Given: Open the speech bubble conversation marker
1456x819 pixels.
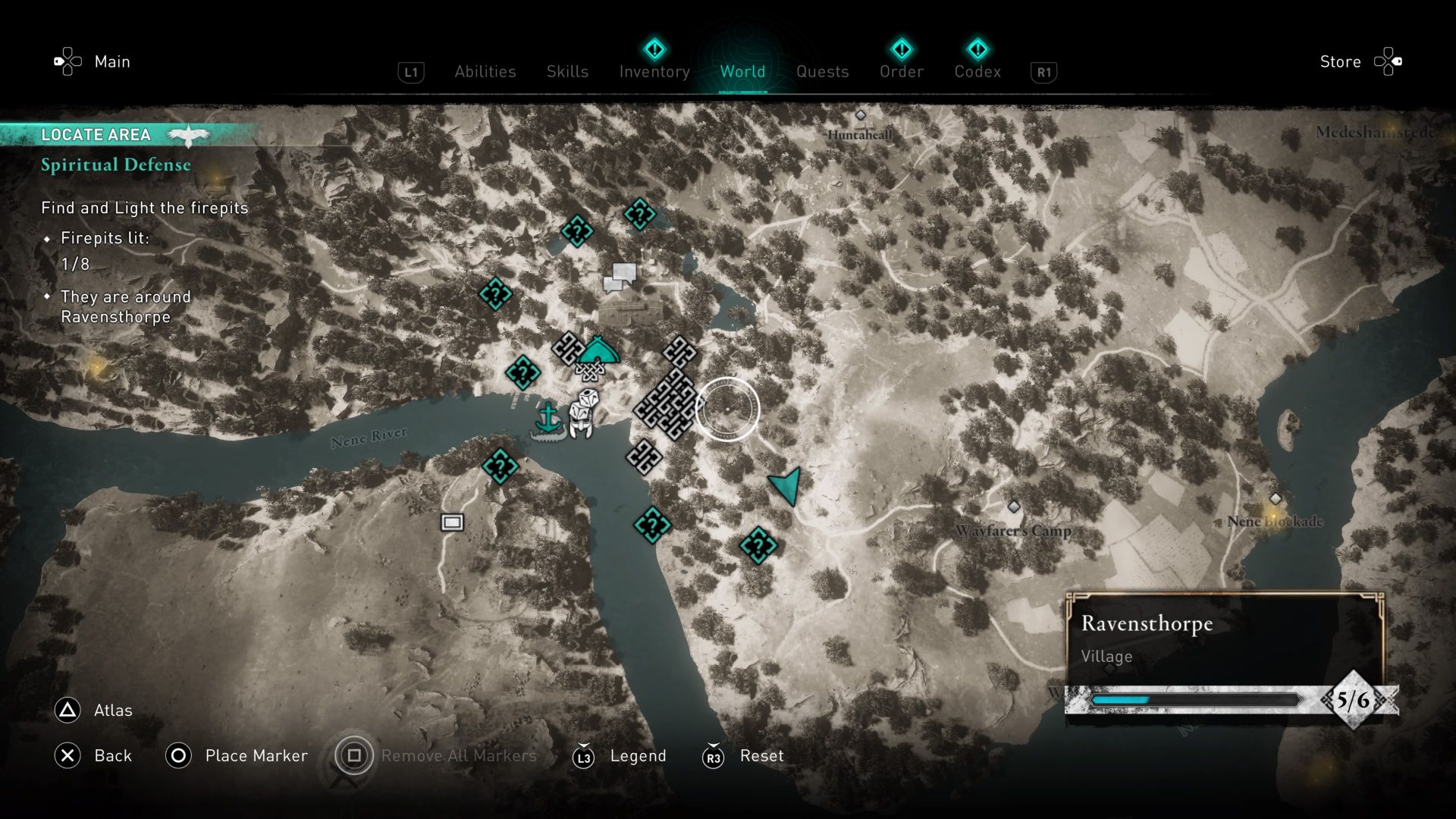Looking at the screenshot, I should pos(620,277).
